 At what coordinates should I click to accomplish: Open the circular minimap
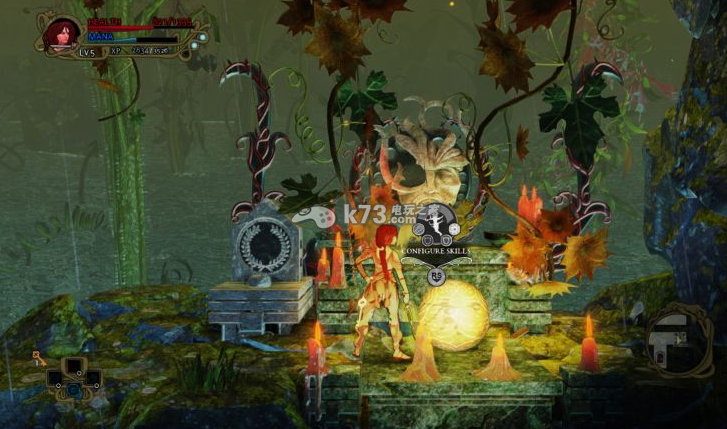point(679,341)
